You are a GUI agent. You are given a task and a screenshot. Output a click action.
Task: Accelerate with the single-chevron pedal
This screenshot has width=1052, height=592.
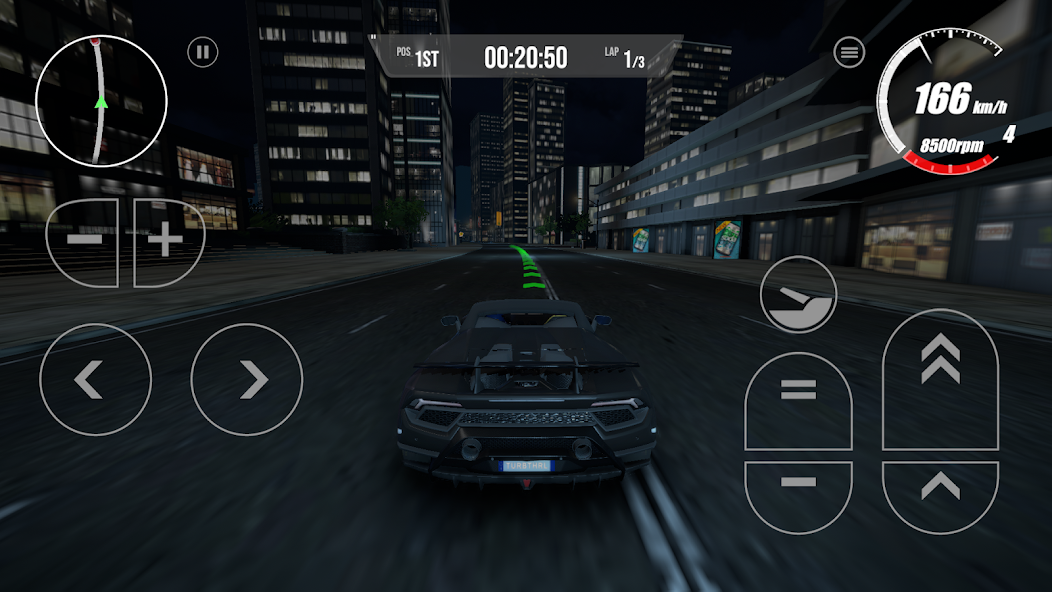coord(940,492)
